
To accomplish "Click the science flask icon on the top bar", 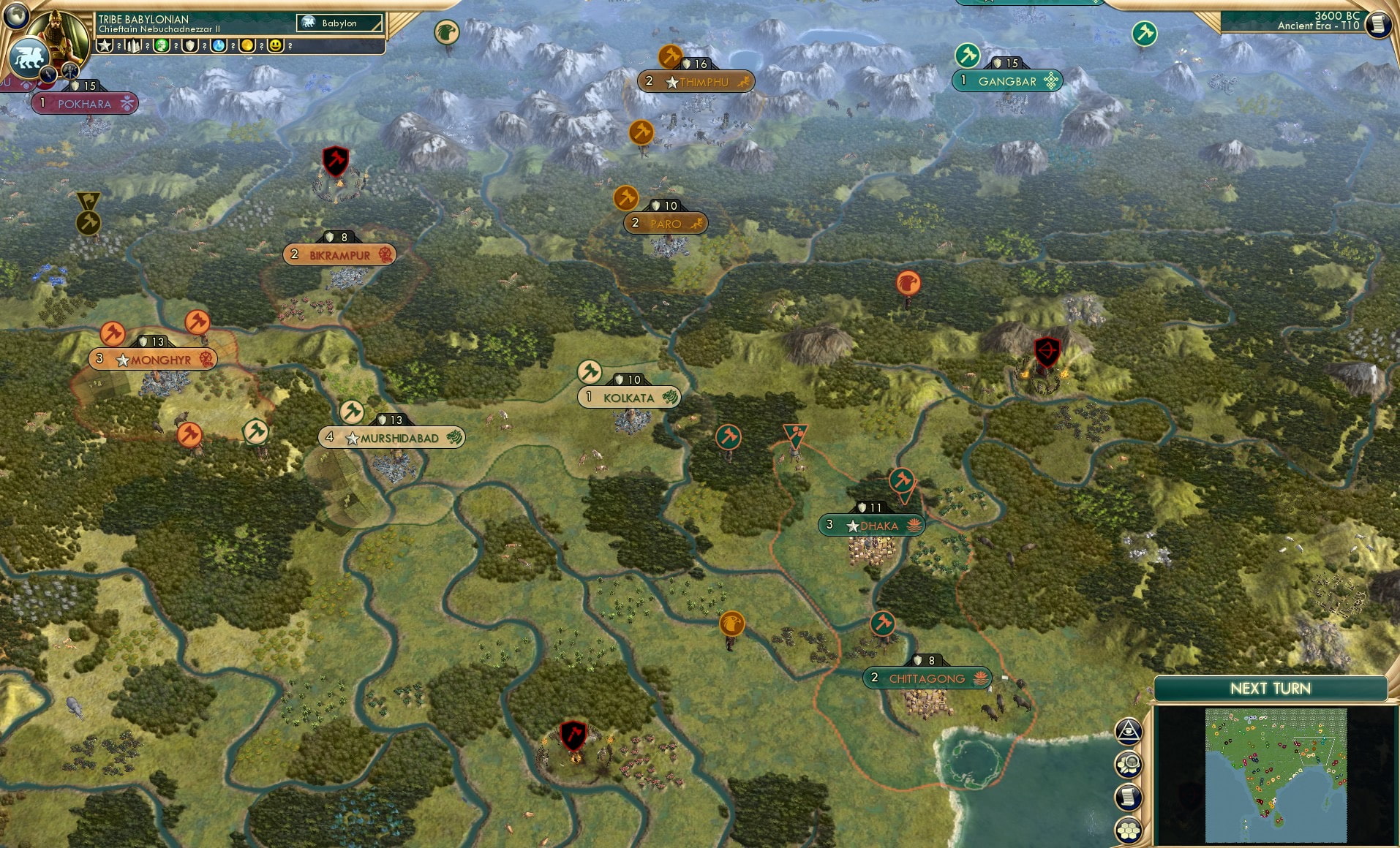I will (x=217, y=46).
